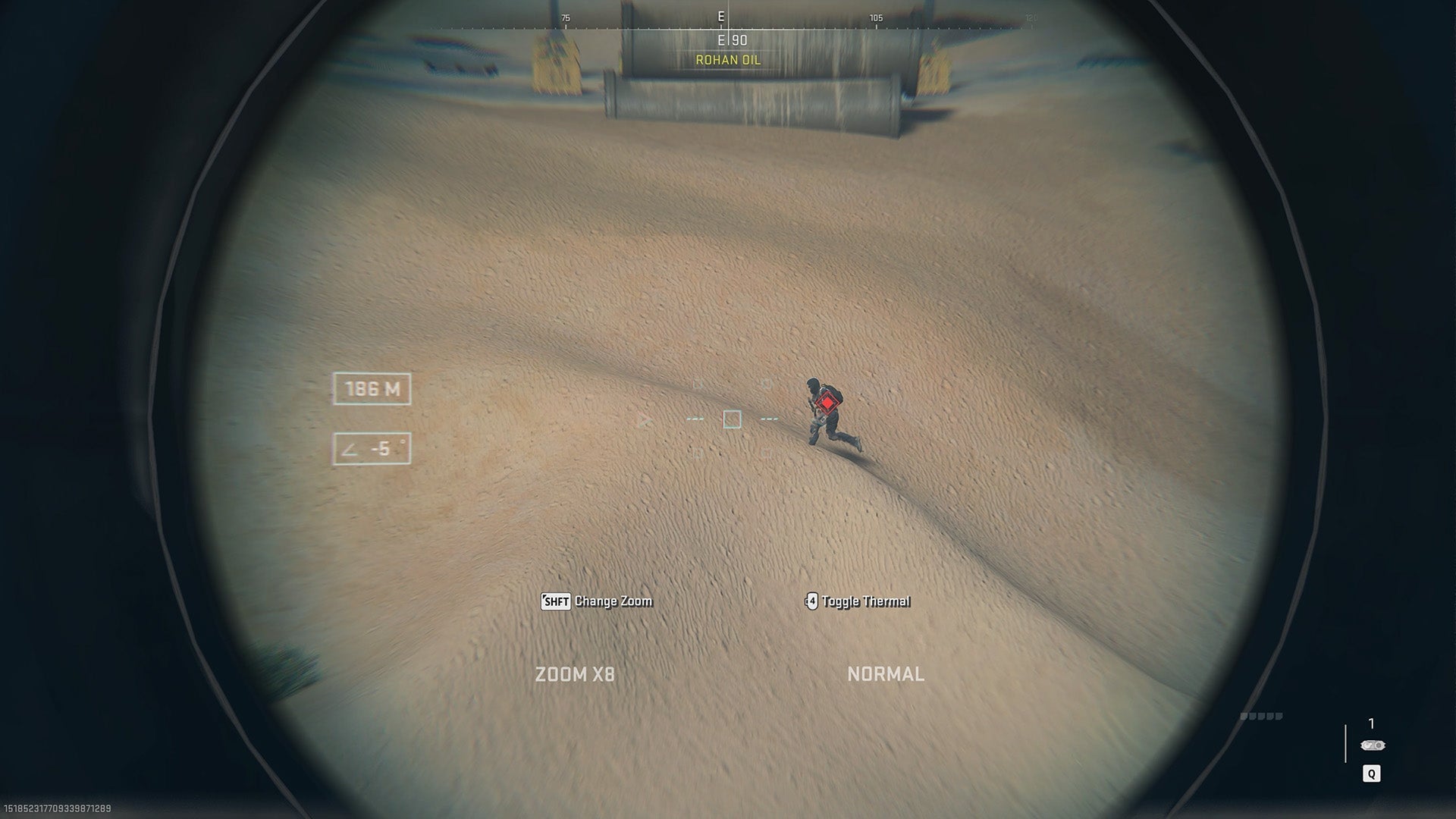Enable Change Zoom via the prompt
This screenshot has height=819, width=1456.
pyautogui.click(x=613, y=601)
